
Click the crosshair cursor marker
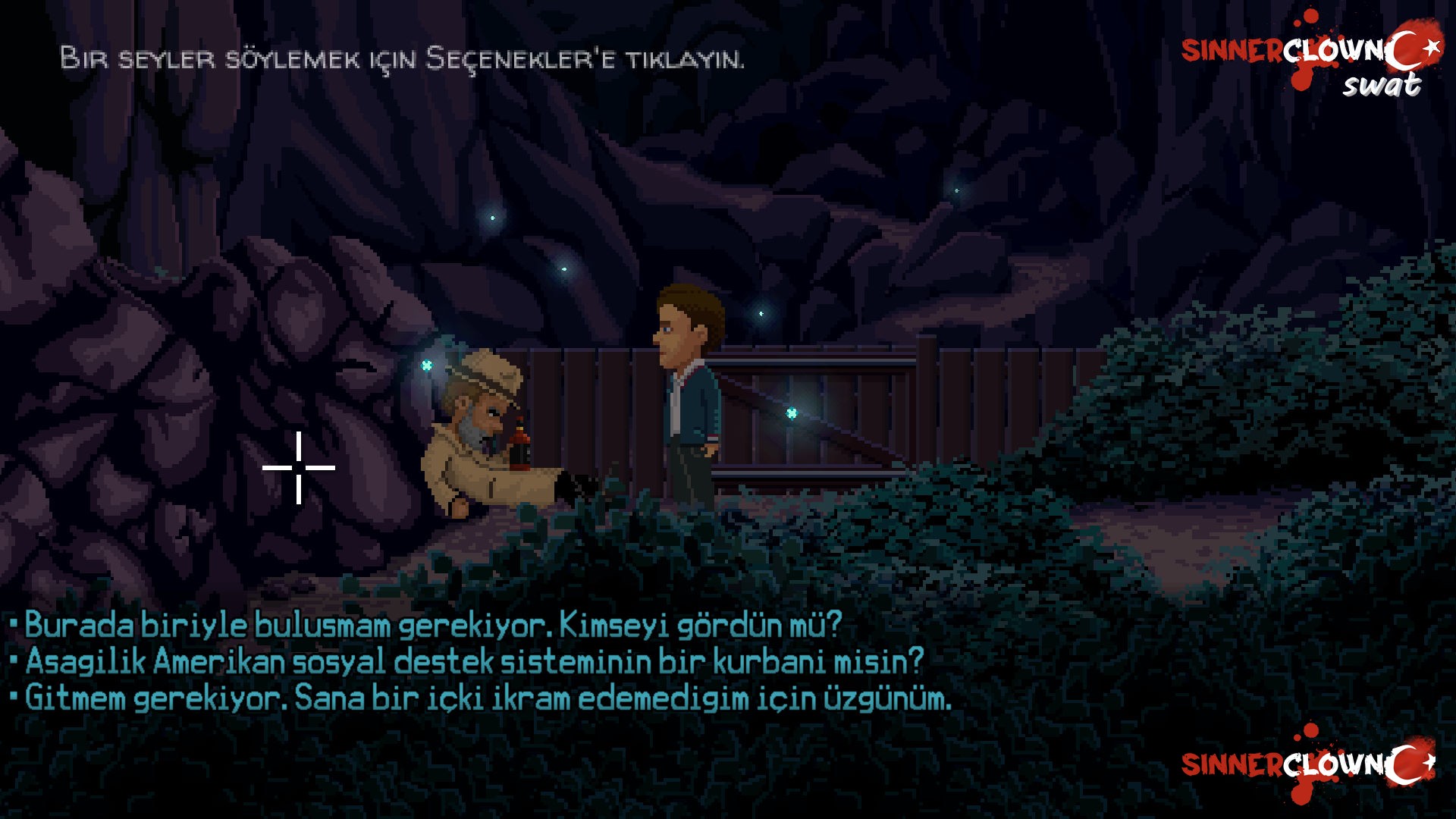click(300, 469)
